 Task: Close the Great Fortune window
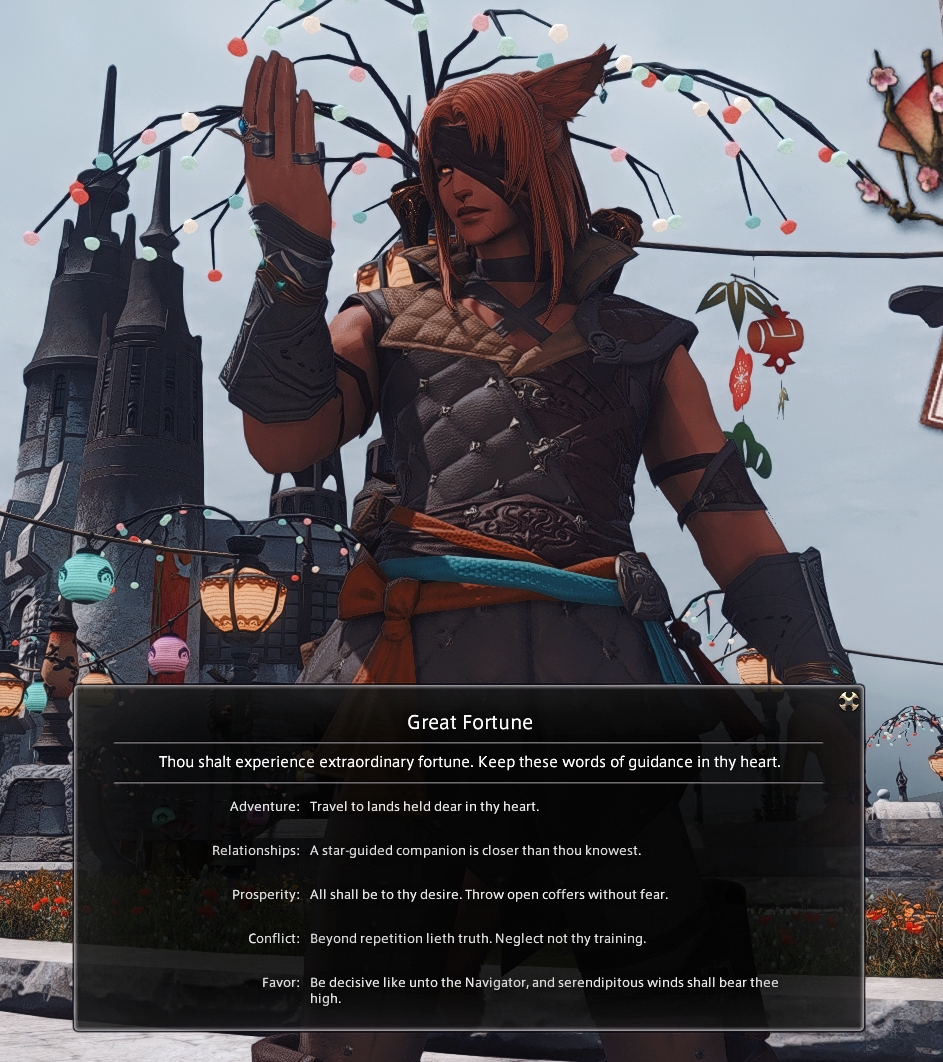coord(849,701)
